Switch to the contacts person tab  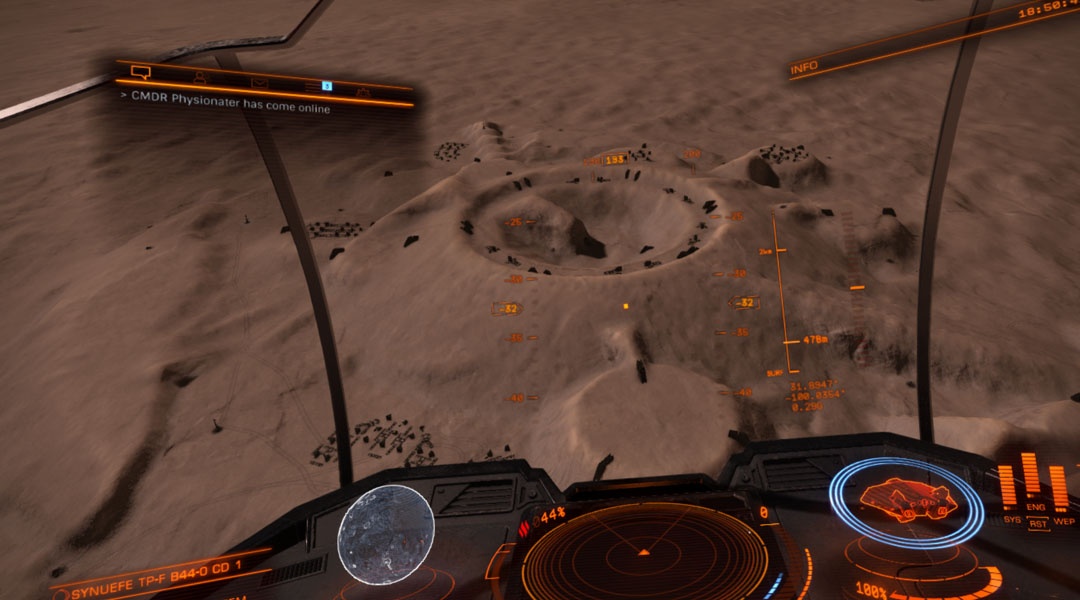point(200,77)
